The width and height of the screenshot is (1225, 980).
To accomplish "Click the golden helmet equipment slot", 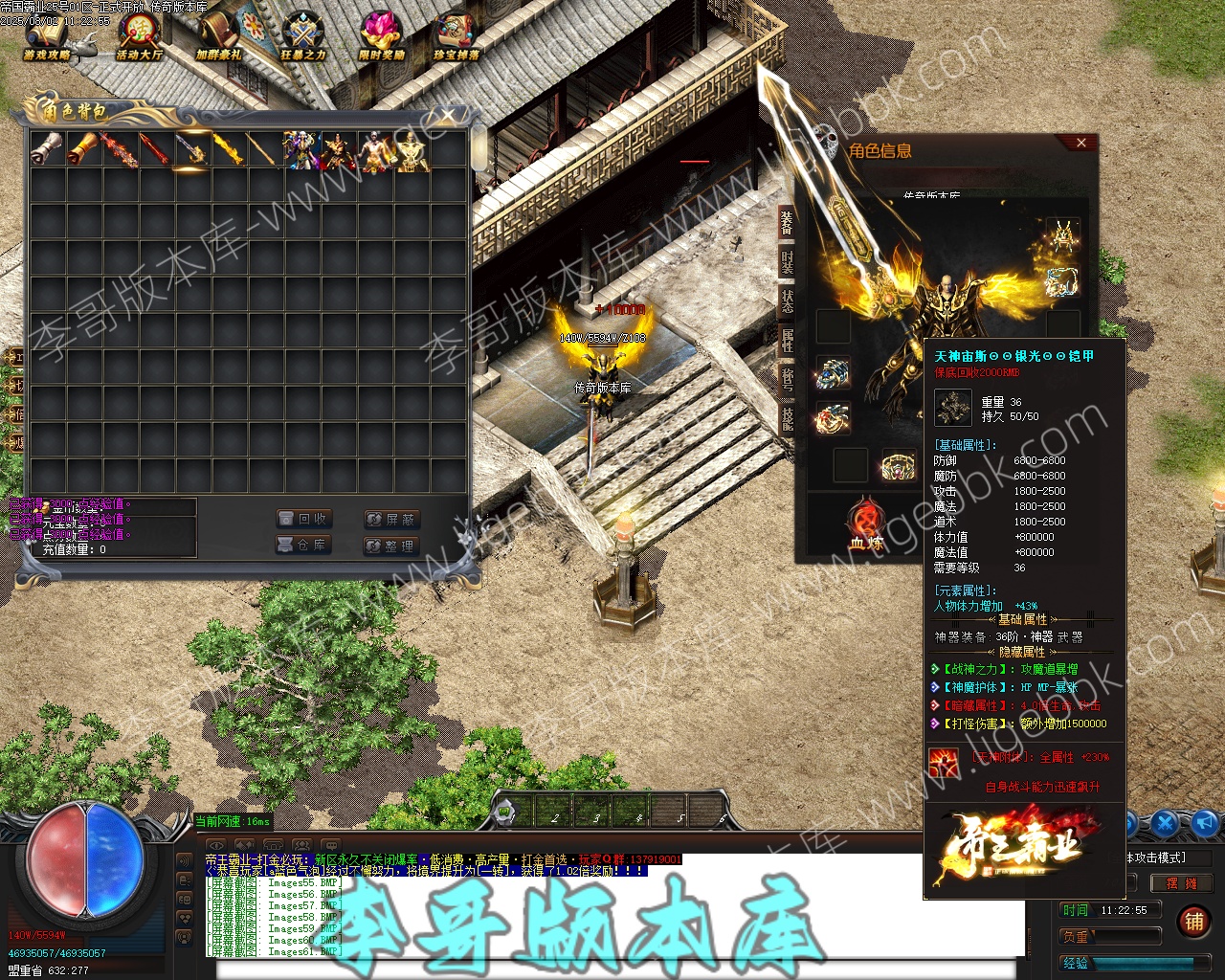I will point(1062,235).
